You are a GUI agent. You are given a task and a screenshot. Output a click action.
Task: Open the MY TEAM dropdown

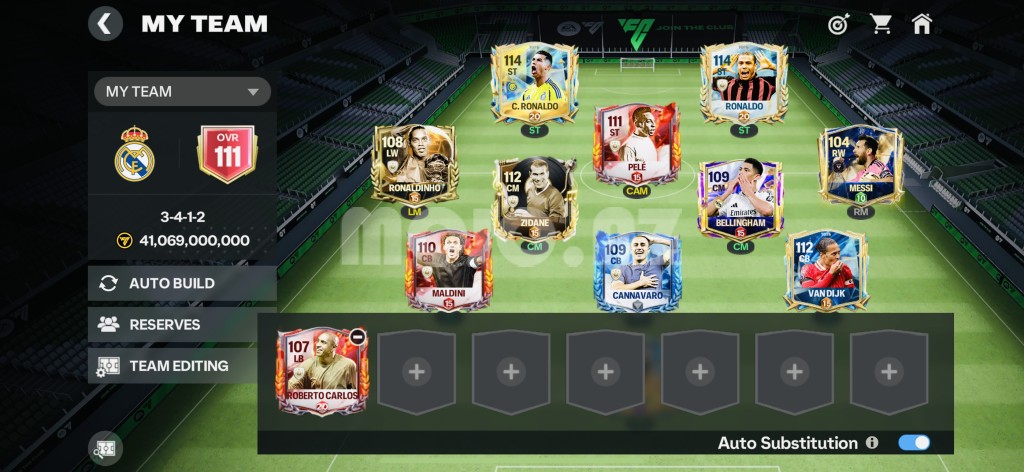point(183,91)
